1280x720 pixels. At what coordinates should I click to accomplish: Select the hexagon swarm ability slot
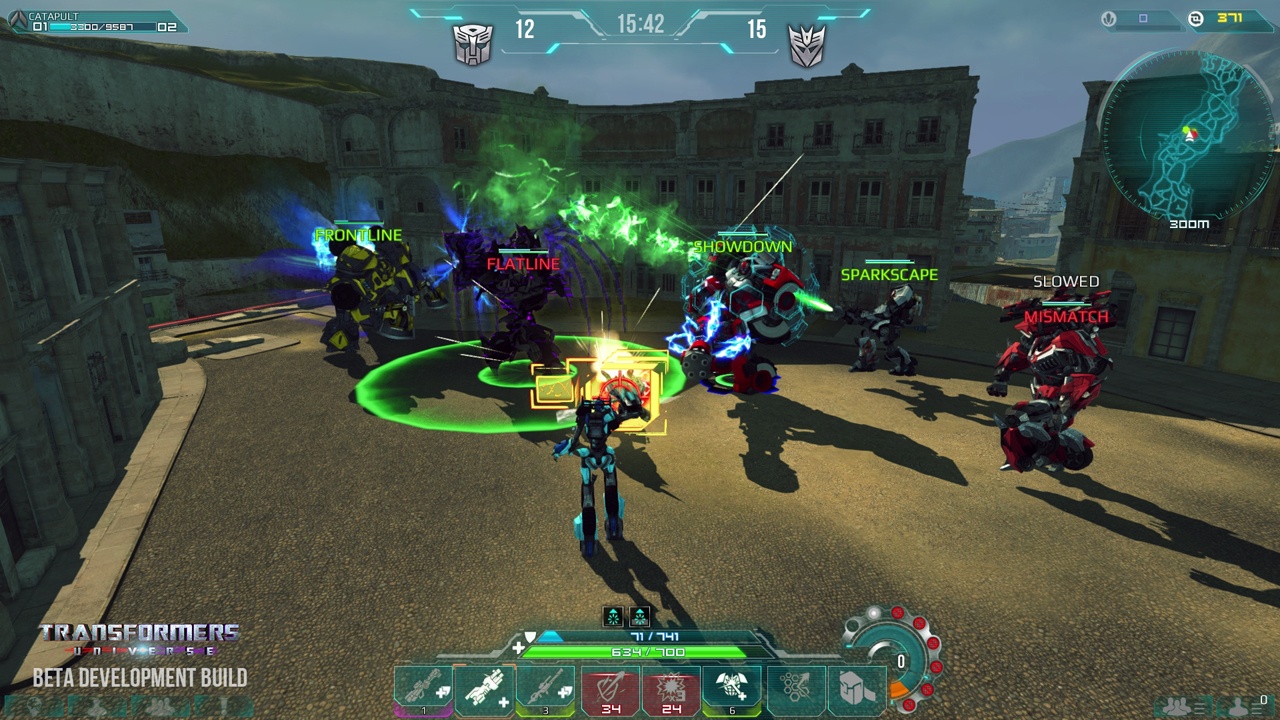point(796,690)
